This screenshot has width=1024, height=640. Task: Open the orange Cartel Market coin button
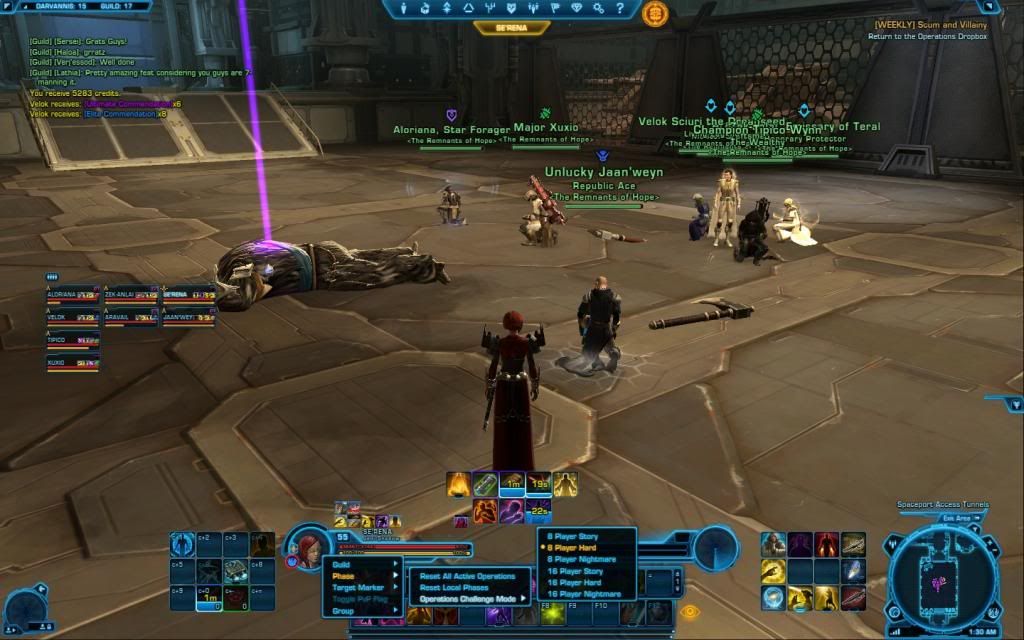[655, 13]
